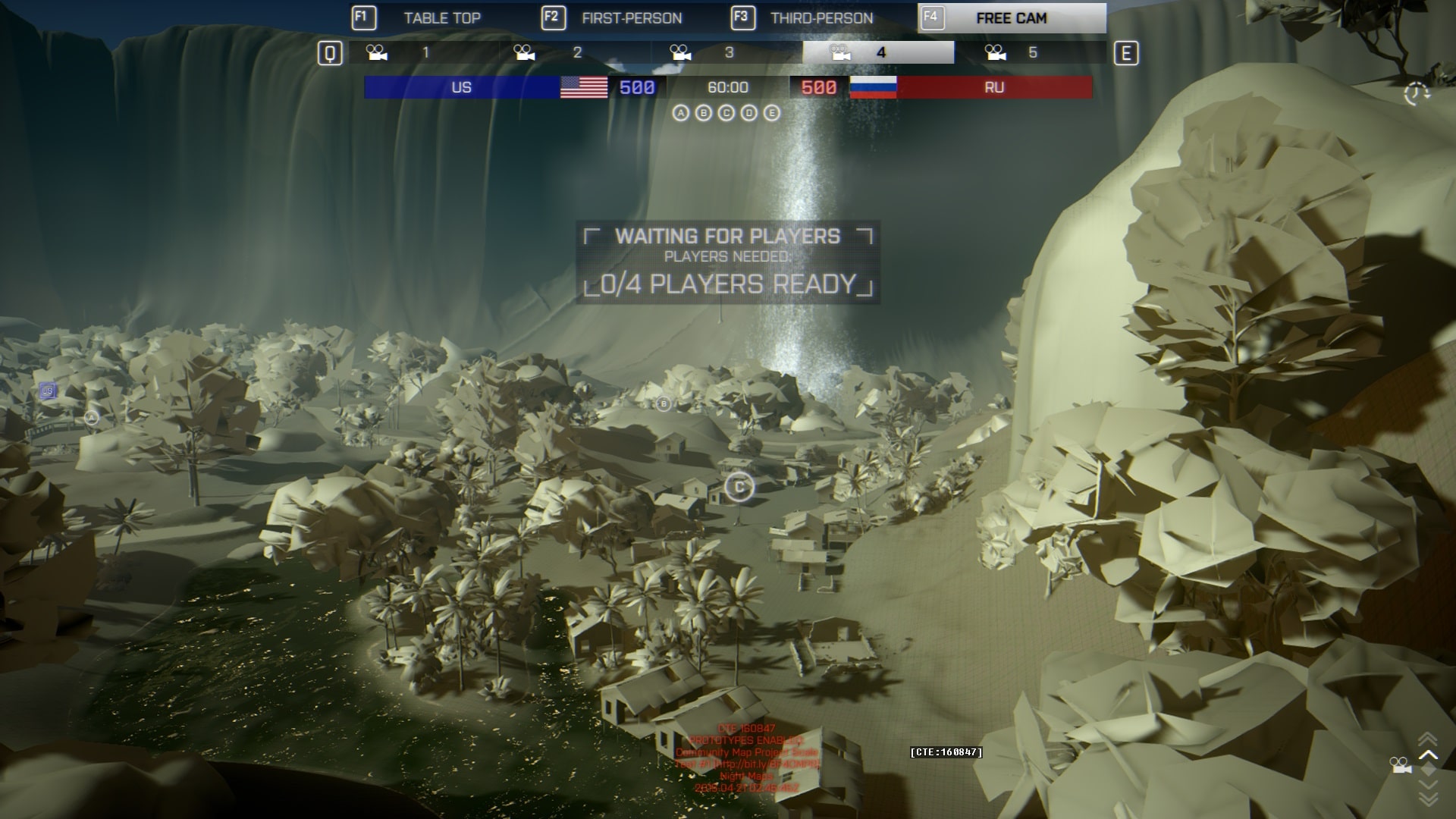Image resolution: width=1456 pixels, height=819 pixels.
Task: Choose the Third-Person camera mode
Action: tap(821, 18)
